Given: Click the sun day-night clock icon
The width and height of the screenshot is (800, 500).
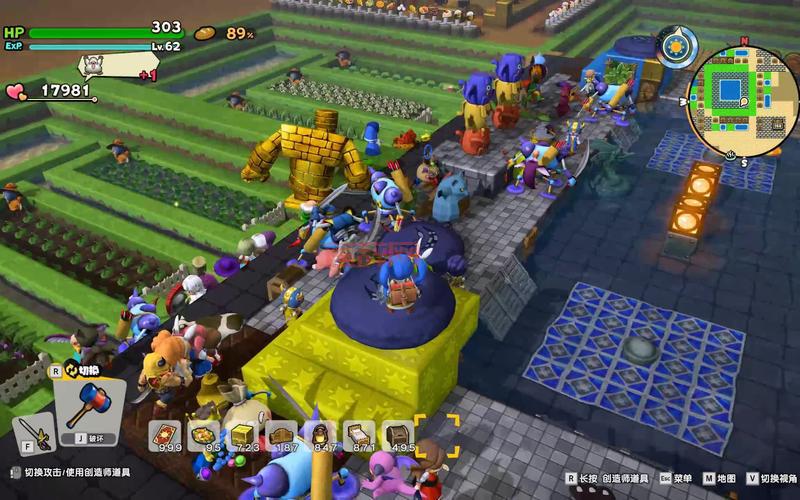Looking at the screenshot, I should pos(675,46).
